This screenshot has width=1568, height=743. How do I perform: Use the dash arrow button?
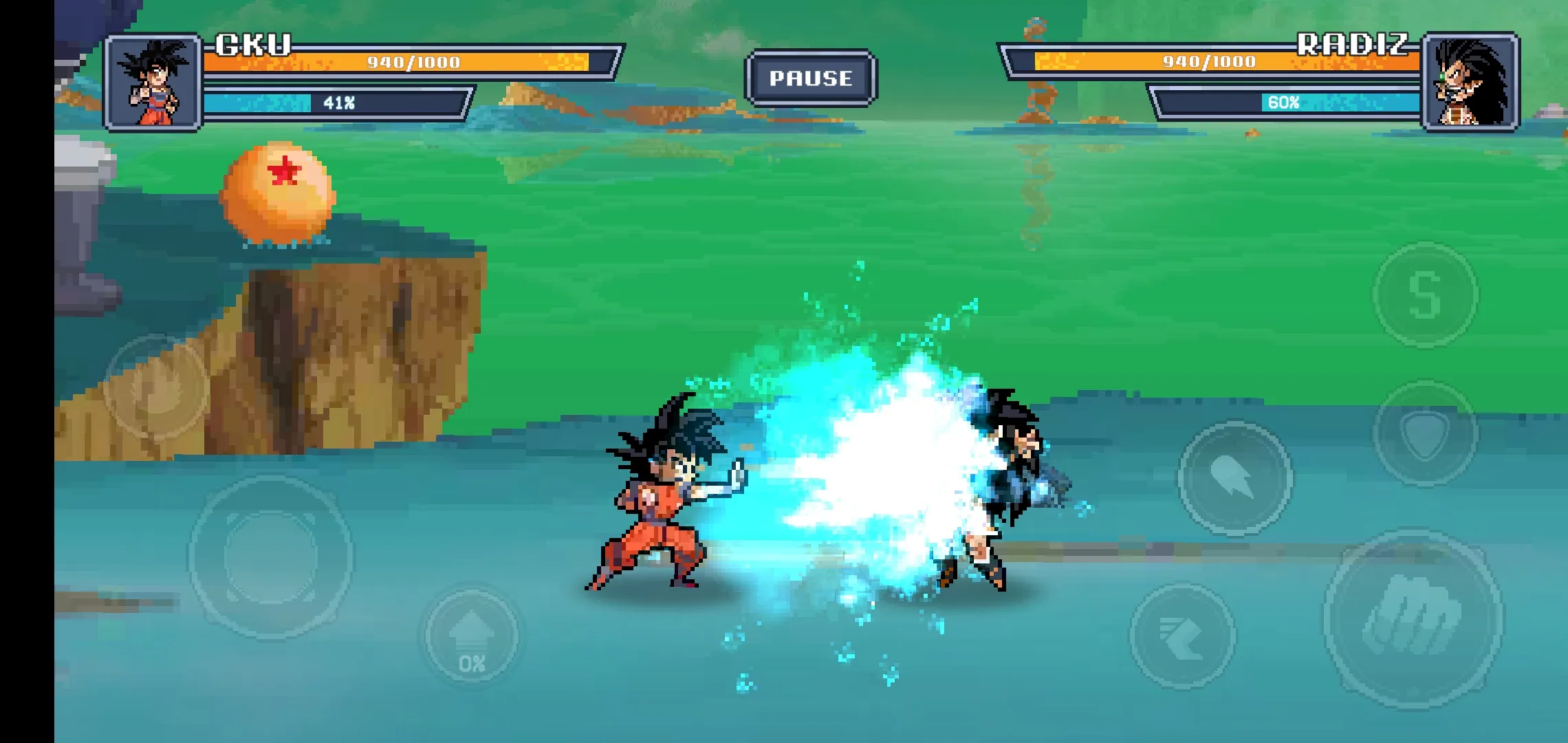1182,636
